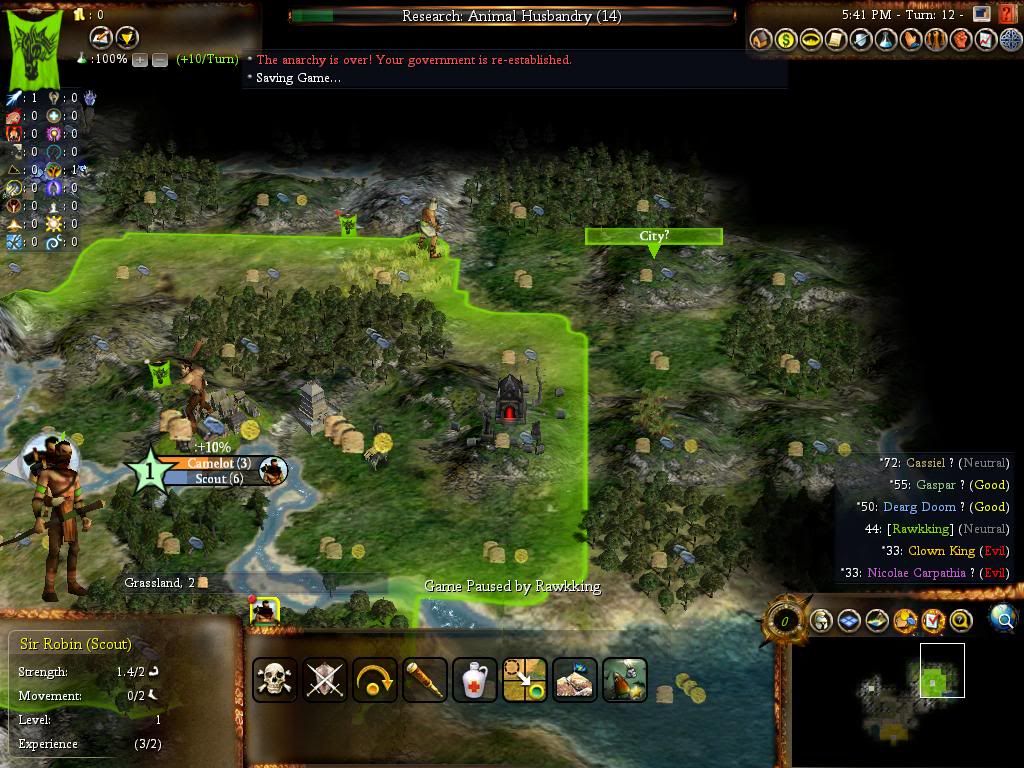This screenshot has height=768, width=1024.
Task: Toggle the blue grid tiles overlay
Action: [x=849, y=621]
